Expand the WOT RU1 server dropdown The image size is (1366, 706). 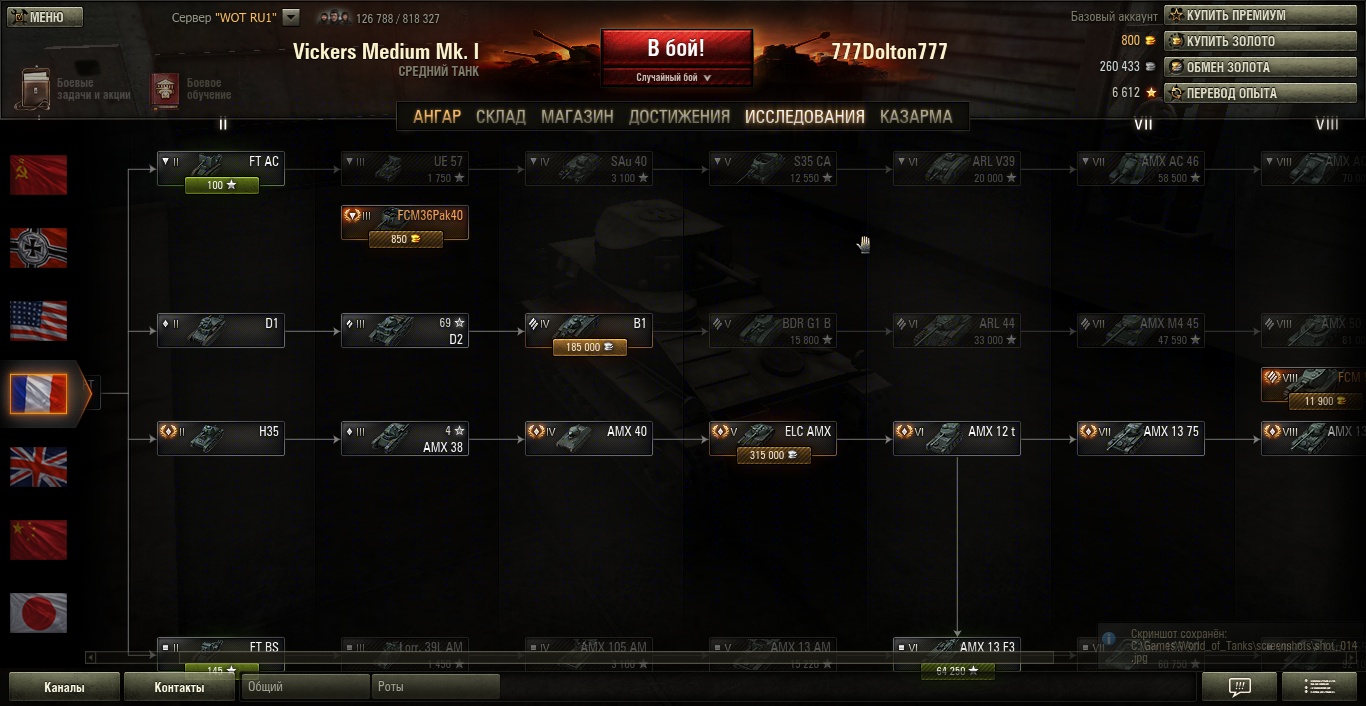pos(291,17)
